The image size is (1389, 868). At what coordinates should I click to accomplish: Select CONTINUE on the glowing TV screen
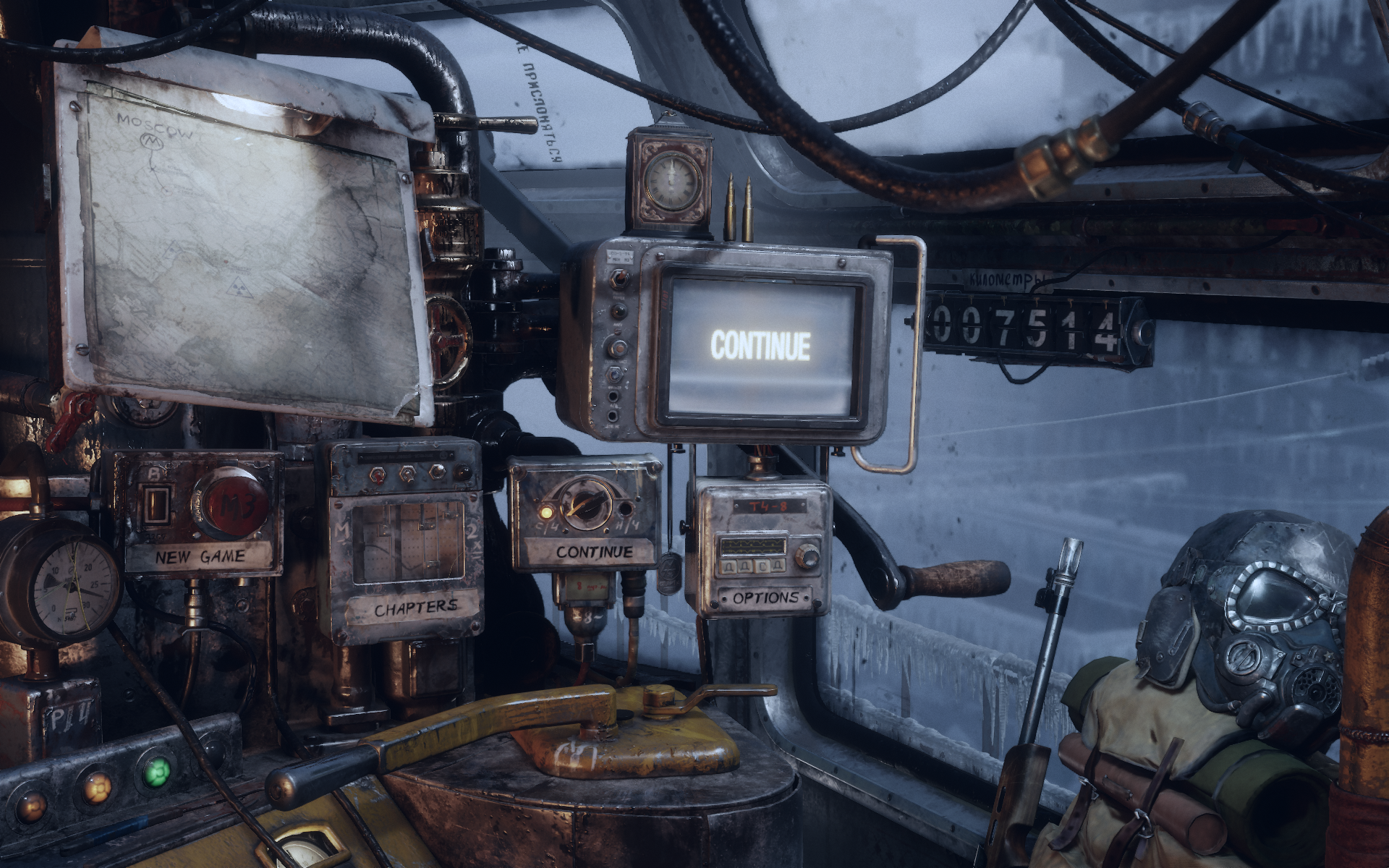[x=760, y=346]
